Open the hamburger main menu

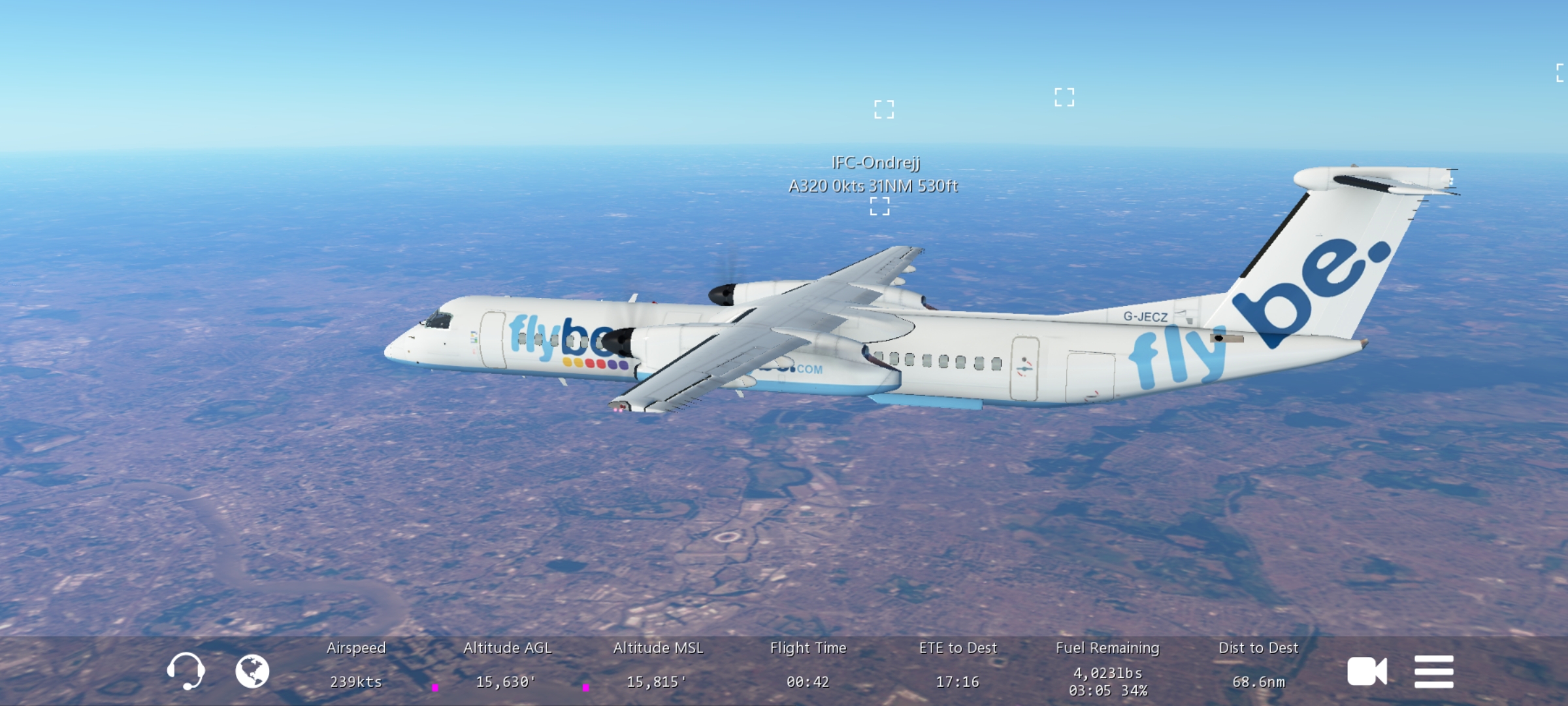pos(1434,671)
